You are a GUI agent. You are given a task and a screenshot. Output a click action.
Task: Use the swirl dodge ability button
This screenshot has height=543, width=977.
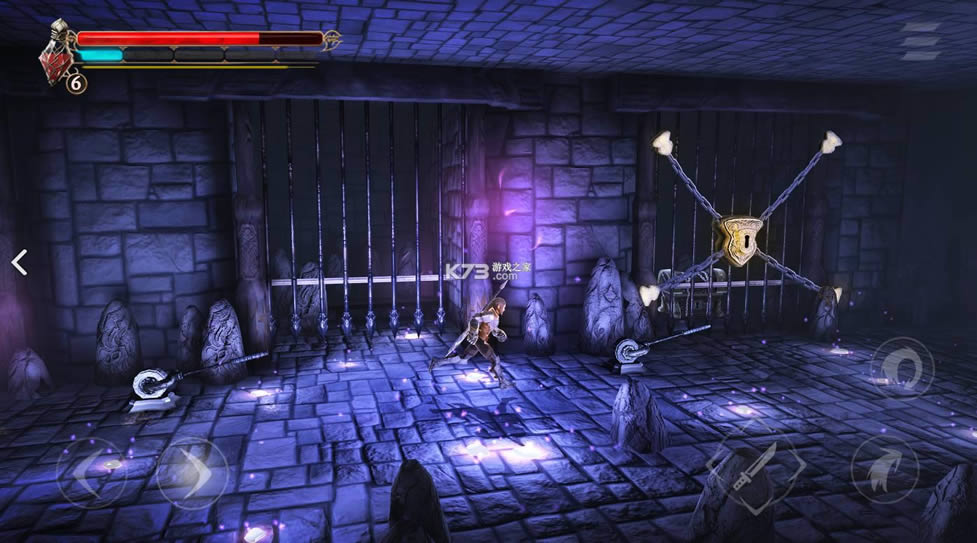pyautogui.click(x=902, y=367)
